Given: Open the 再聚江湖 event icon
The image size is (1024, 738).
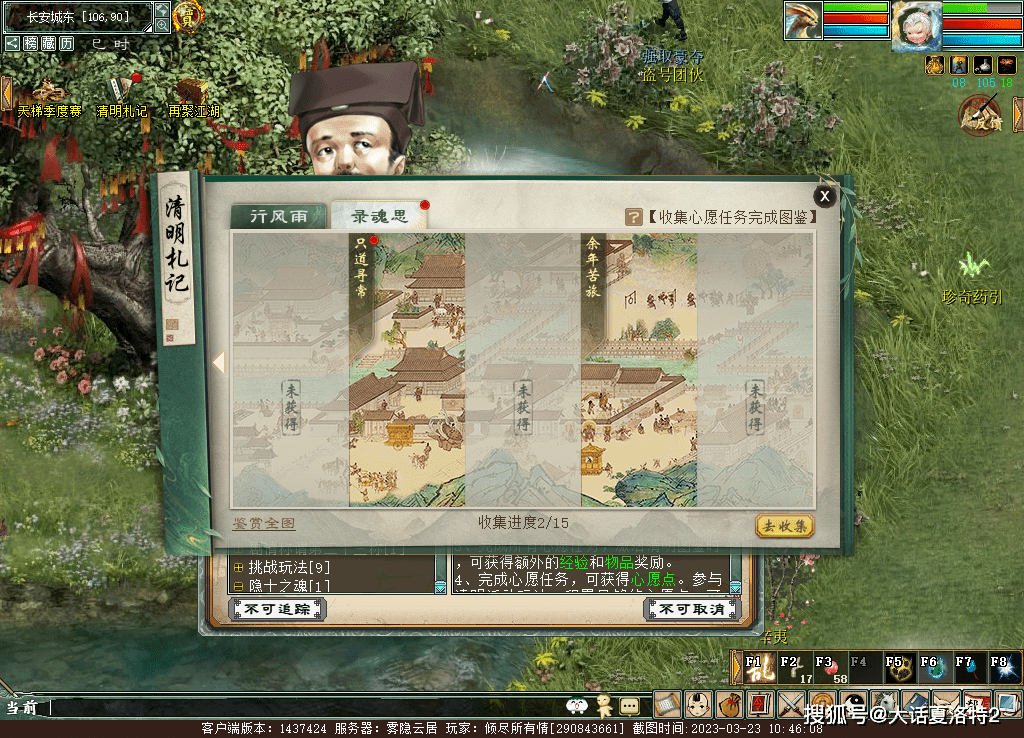Looking at the screenshot, I should 195,93.
